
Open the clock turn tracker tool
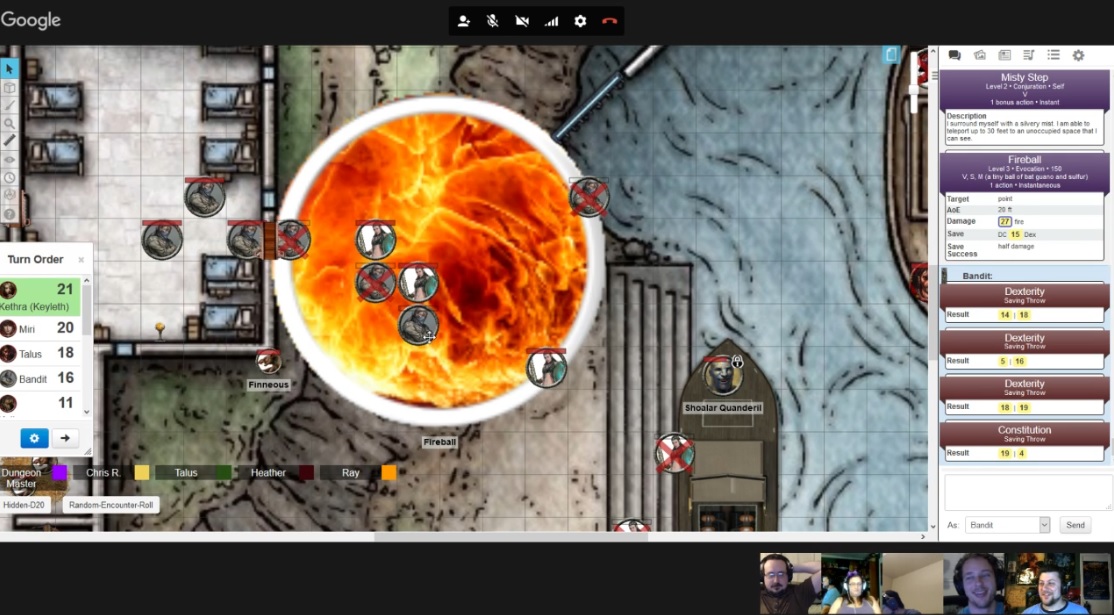pyautogui.click(x=9, y=177)
